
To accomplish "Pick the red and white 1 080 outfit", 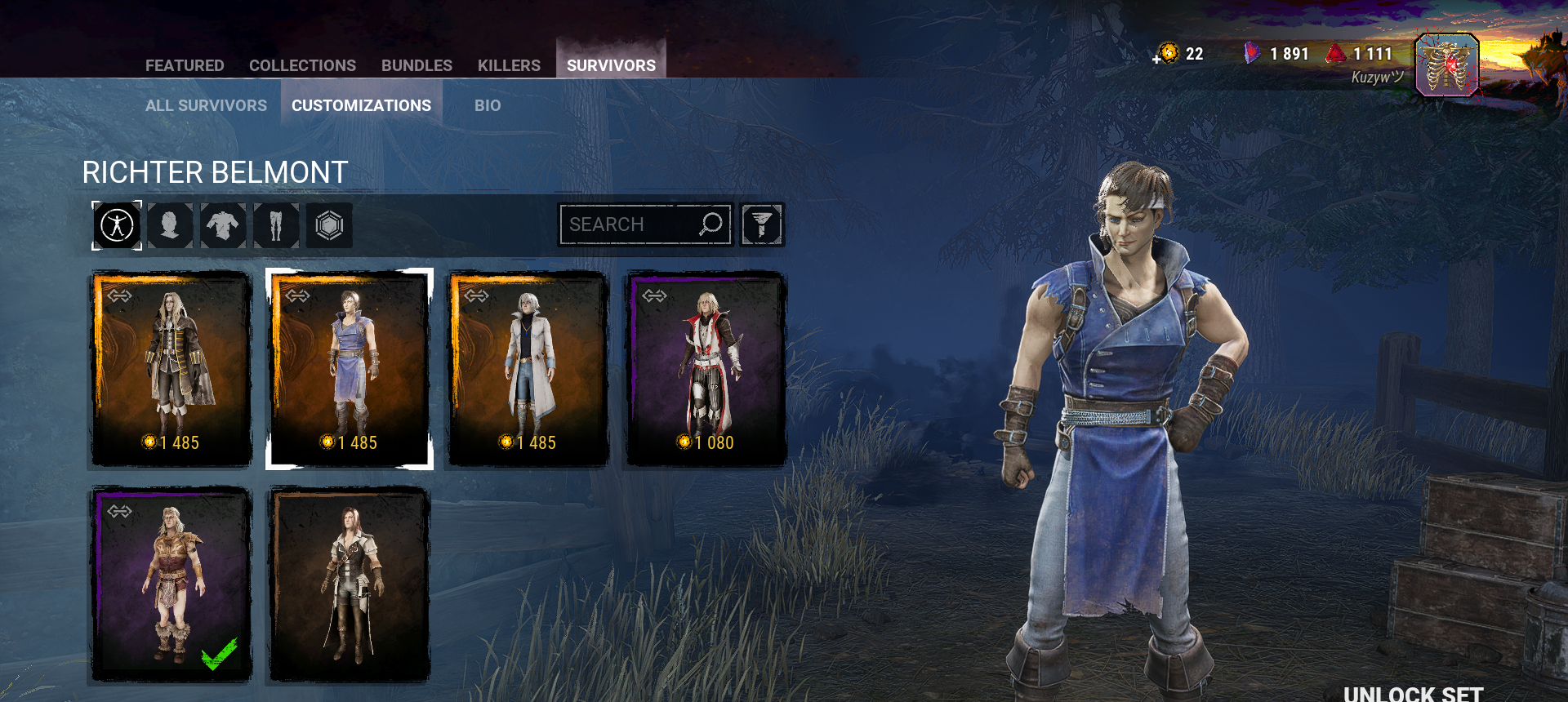I will point(706,369).
